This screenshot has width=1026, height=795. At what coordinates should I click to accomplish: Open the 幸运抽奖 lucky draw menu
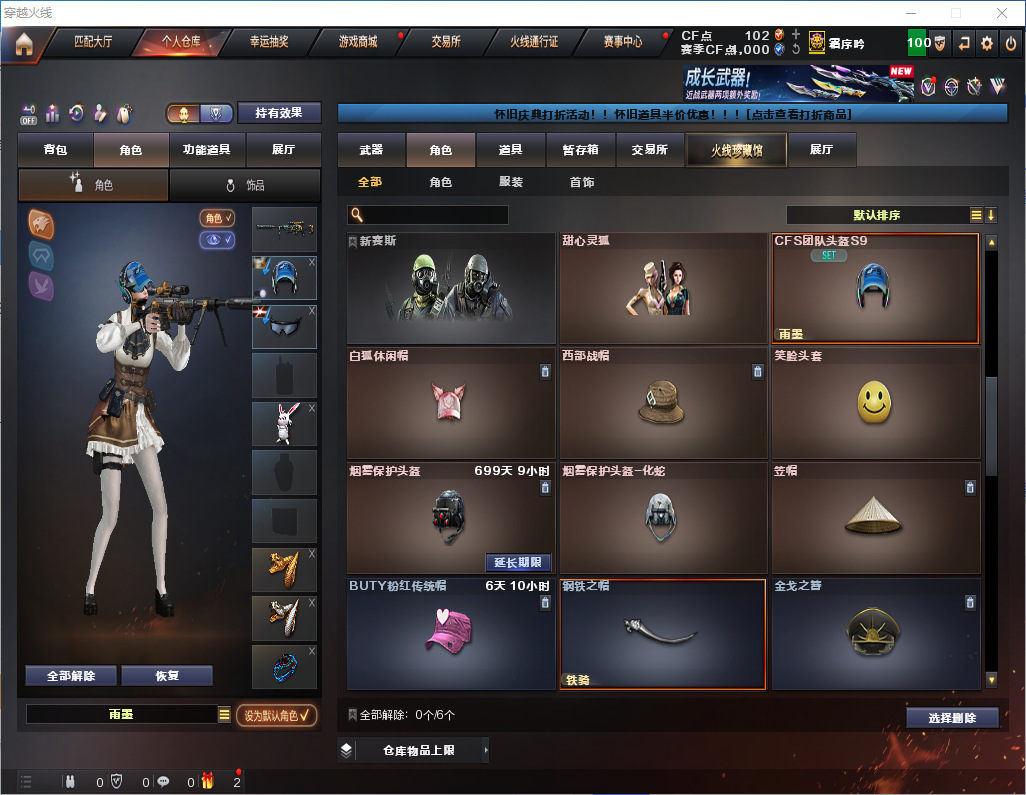coord(268,42)
